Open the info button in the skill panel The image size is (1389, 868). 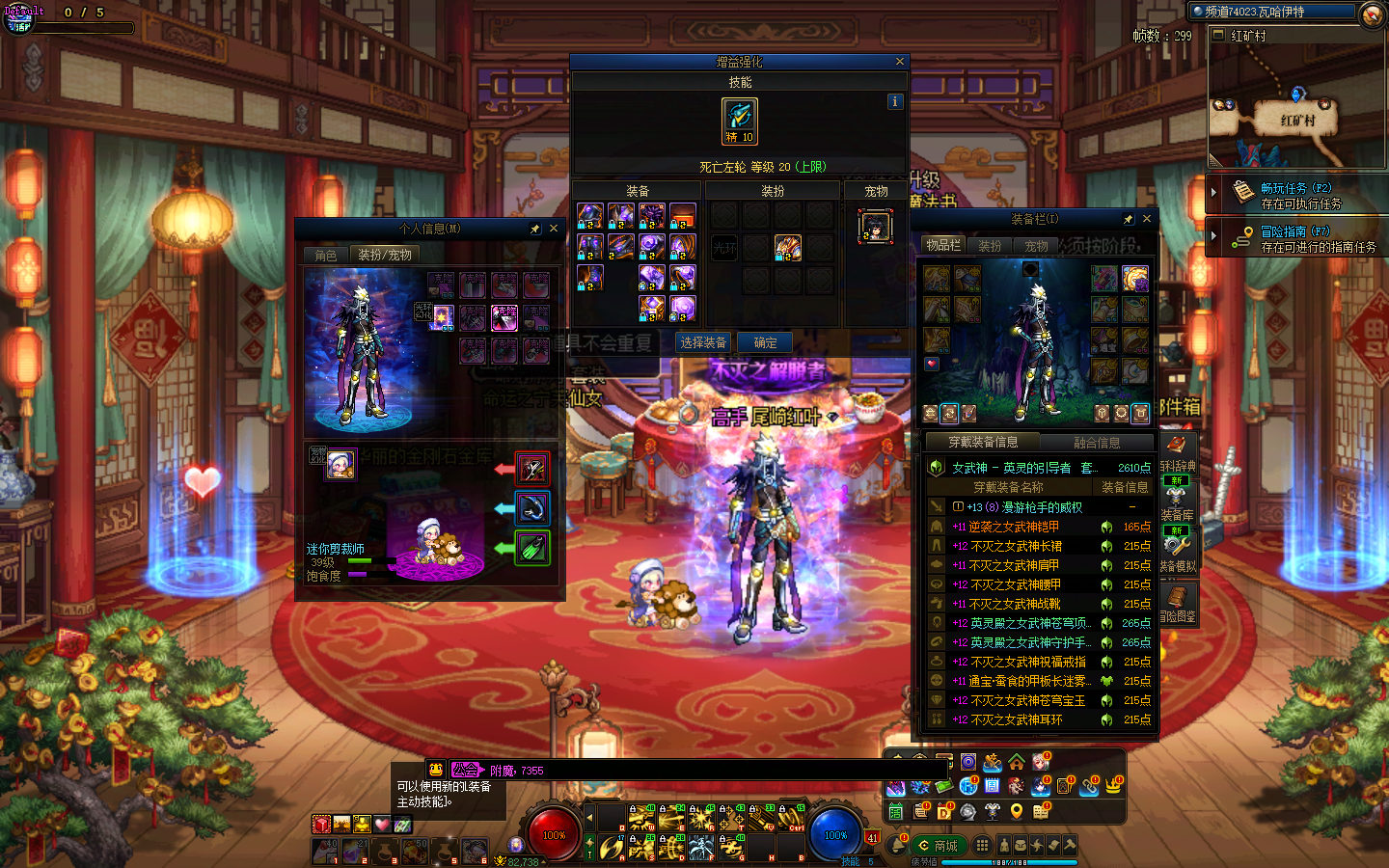[895, 101]
